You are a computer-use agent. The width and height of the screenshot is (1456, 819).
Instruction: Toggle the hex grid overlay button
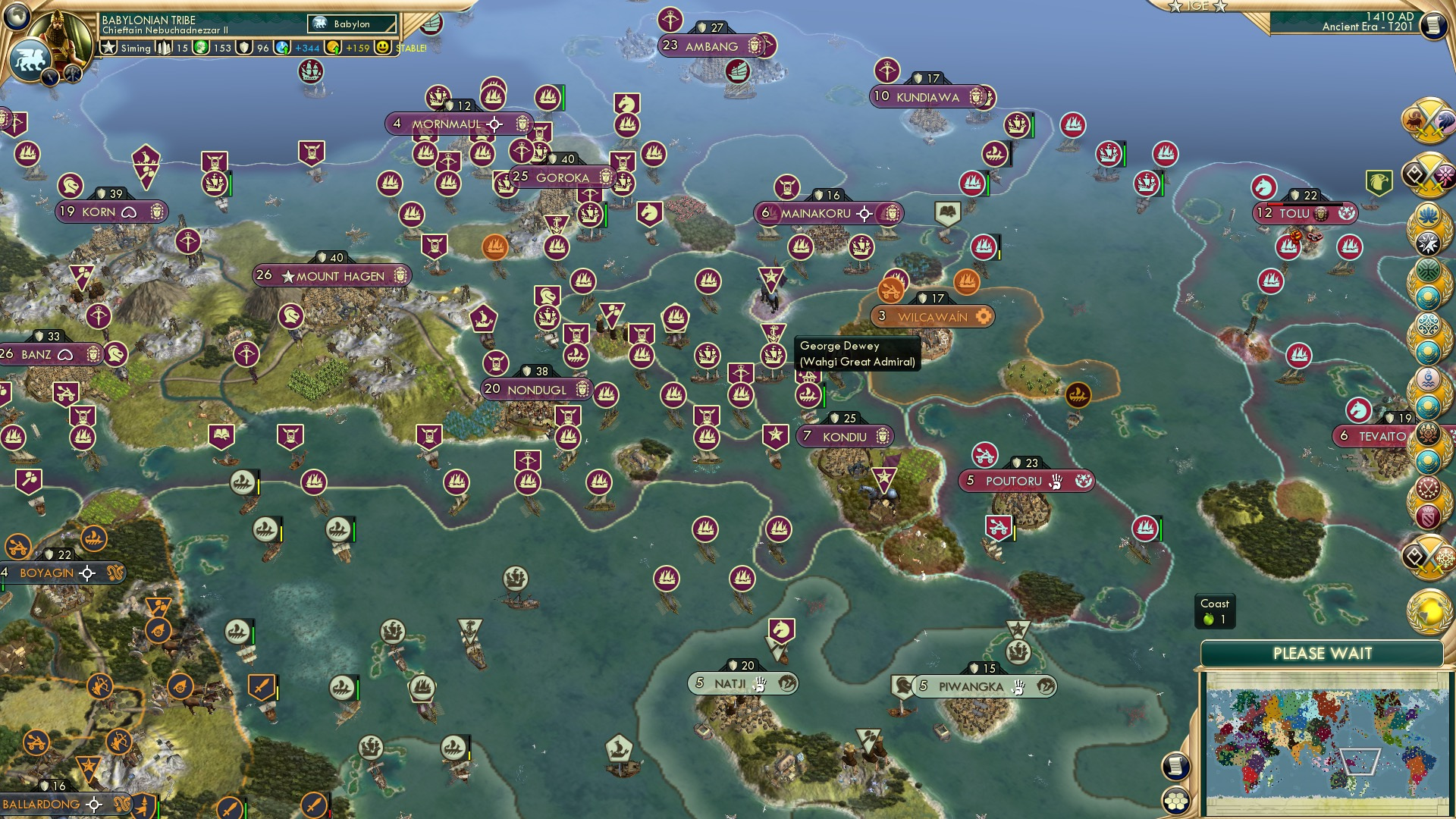click(x=1175, y=799)
